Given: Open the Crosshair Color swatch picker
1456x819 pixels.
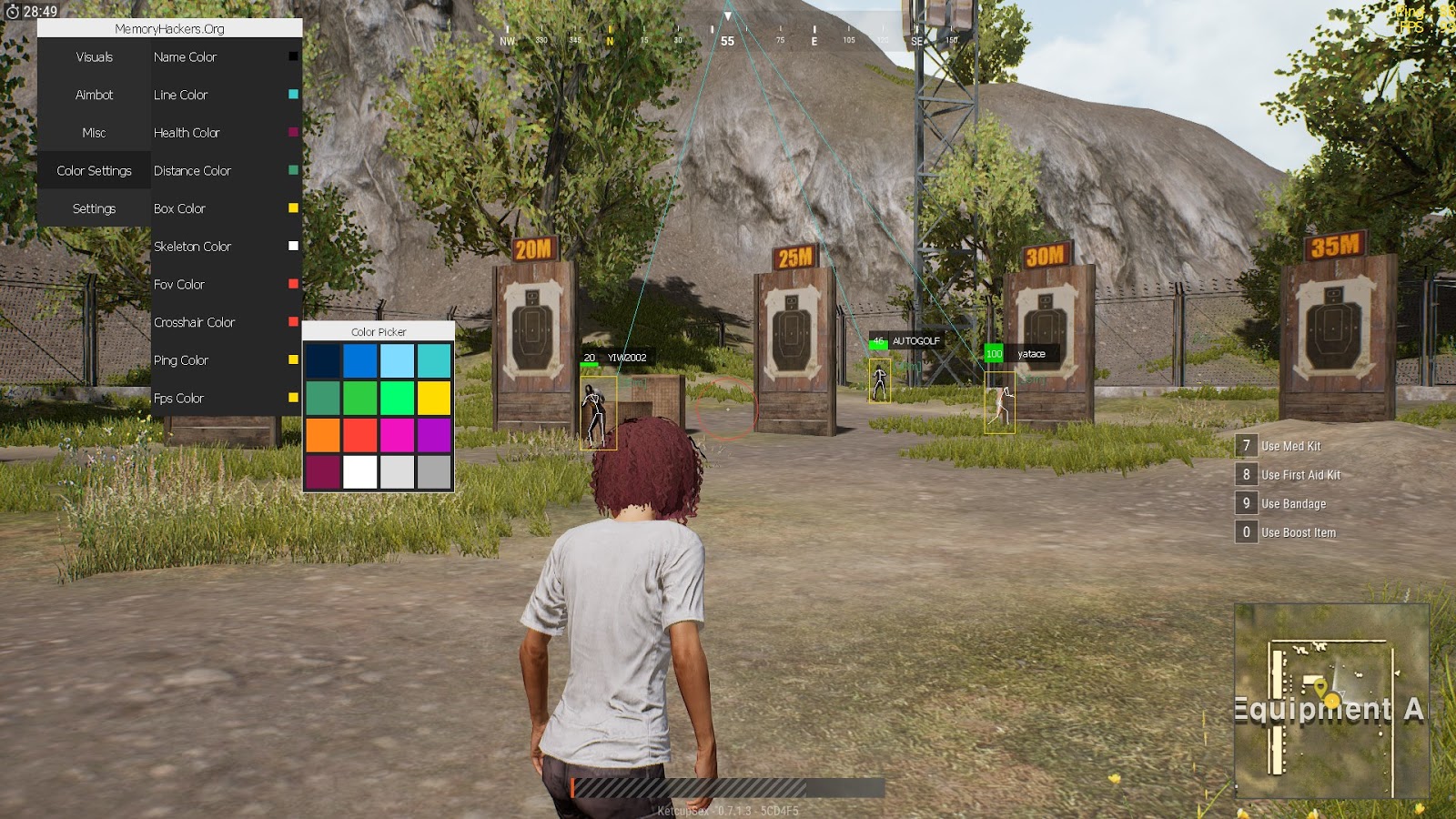Looking at the screenshot, I should (291, 322).
